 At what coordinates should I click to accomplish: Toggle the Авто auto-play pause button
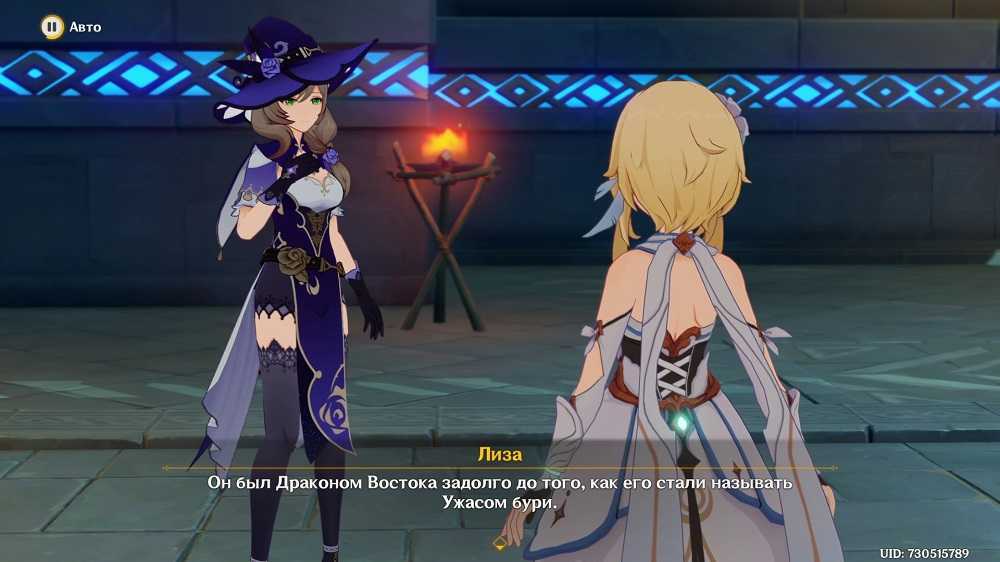52,27
